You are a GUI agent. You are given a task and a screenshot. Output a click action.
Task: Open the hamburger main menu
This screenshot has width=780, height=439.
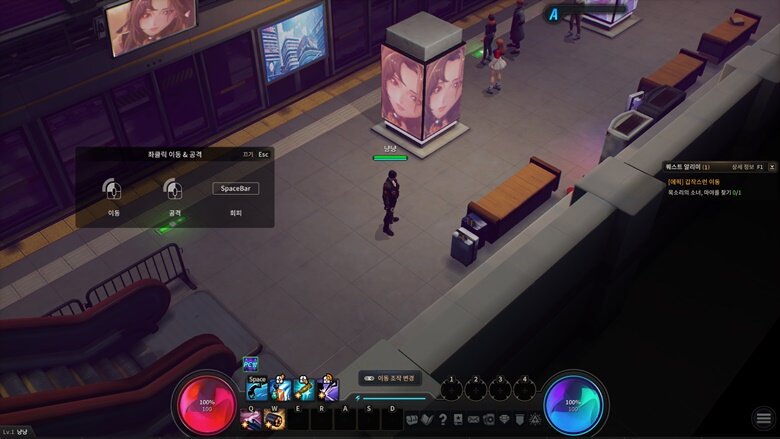763,418
